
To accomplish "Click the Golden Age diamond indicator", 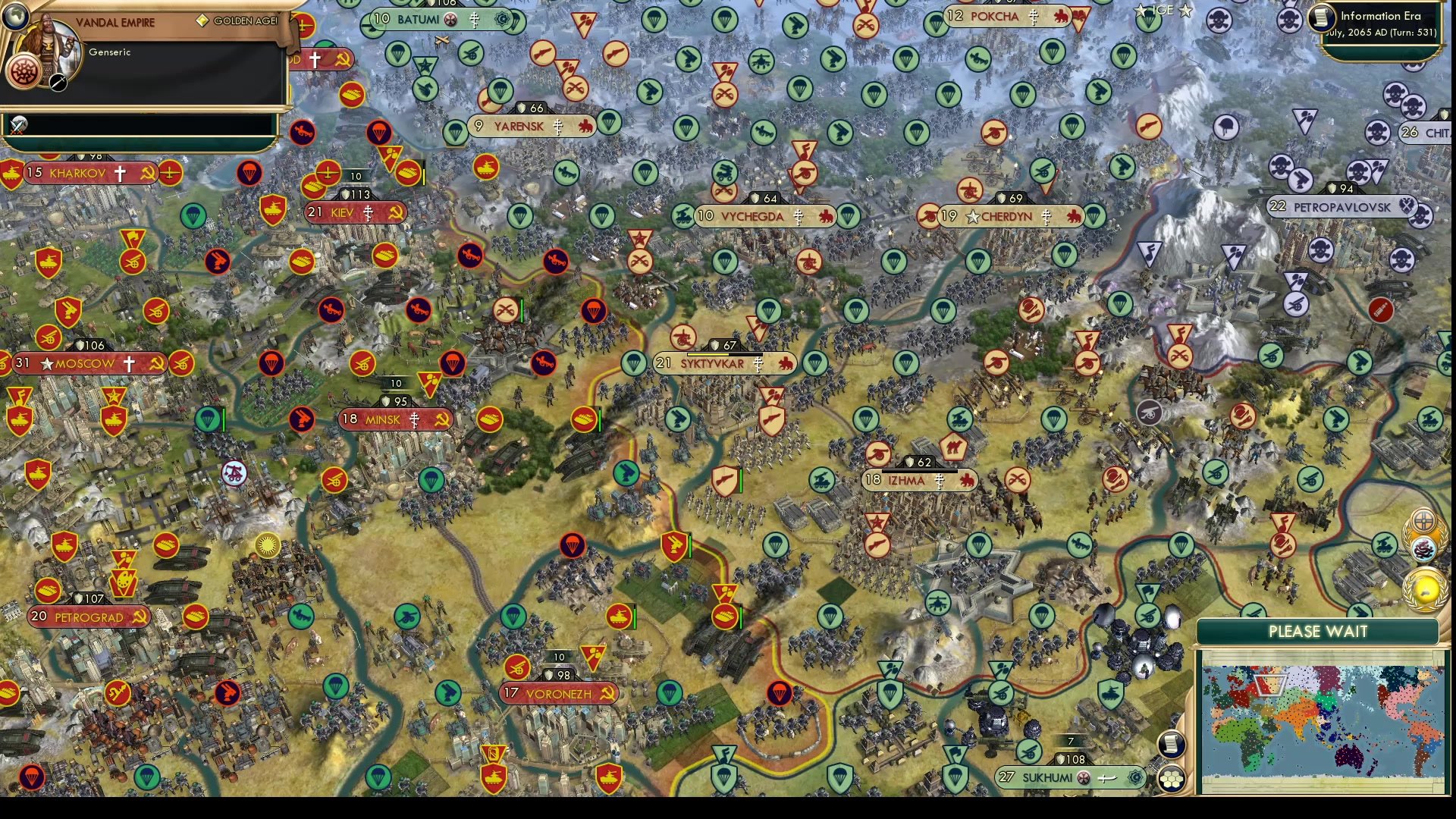I will [202, 20].
